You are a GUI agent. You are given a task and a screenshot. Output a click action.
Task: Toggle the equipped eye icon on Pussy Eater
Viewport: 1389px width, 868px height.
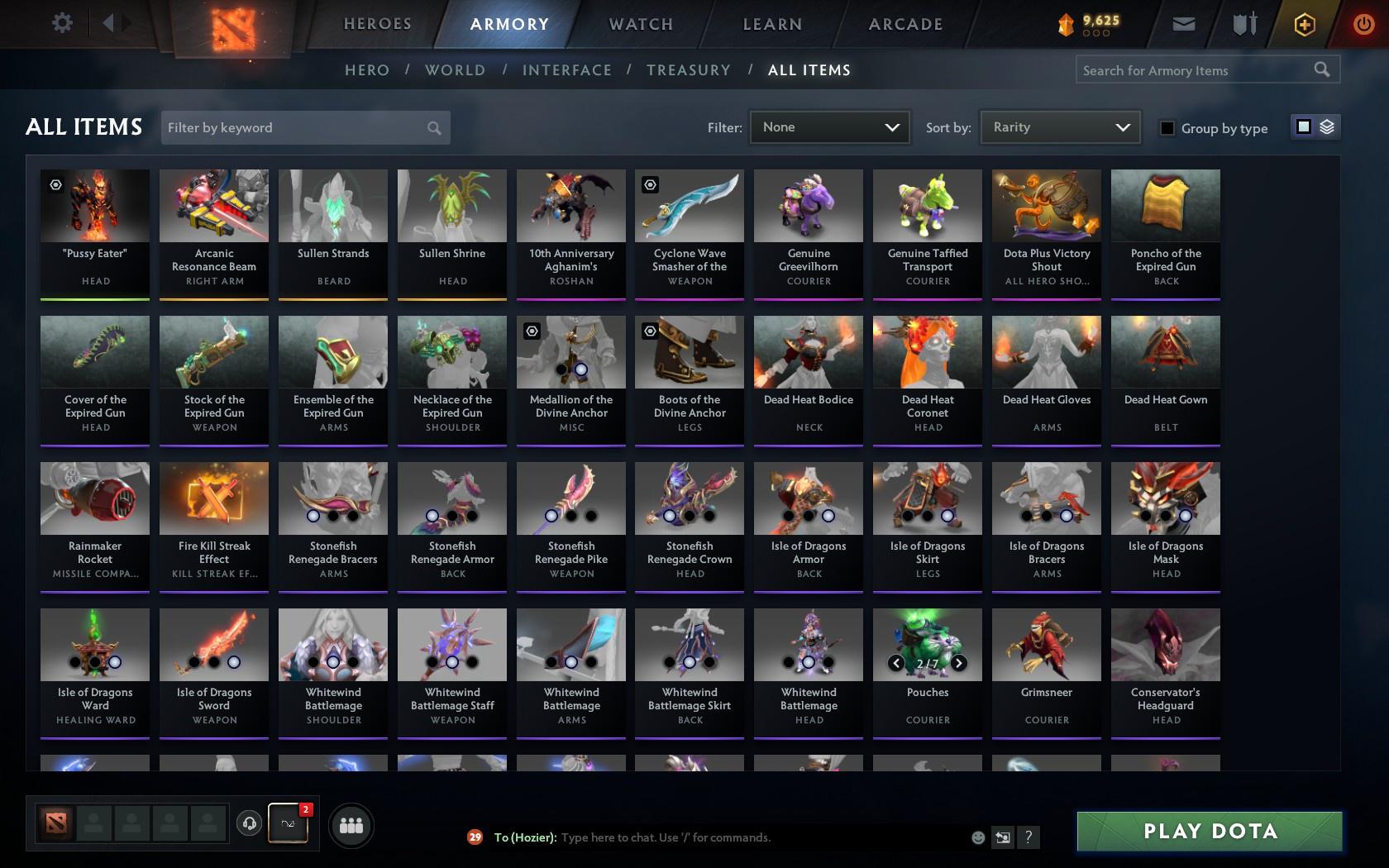[55, 184]
